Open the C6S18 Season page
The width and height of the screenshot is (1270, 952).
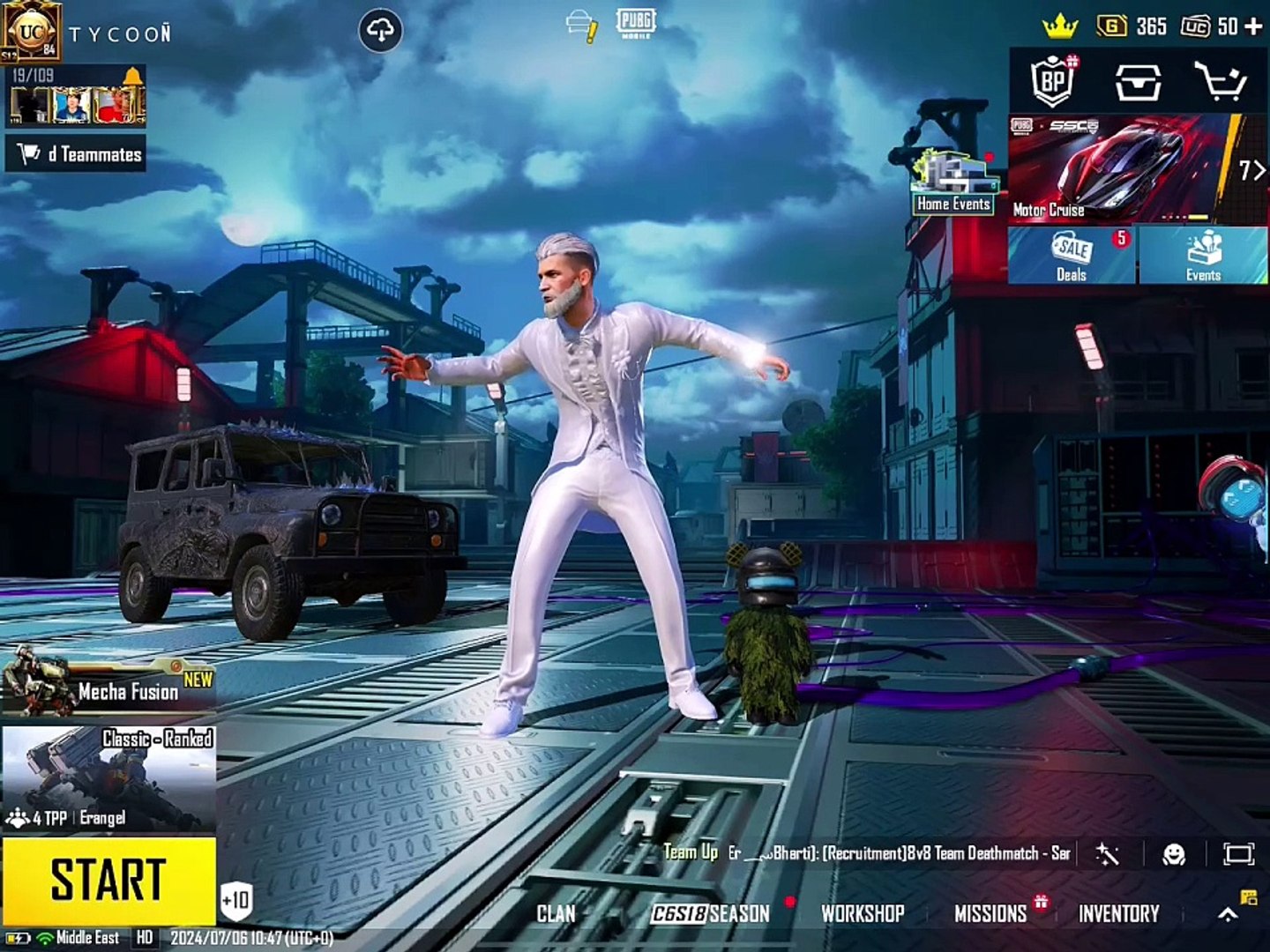click(x=711, y=914)
